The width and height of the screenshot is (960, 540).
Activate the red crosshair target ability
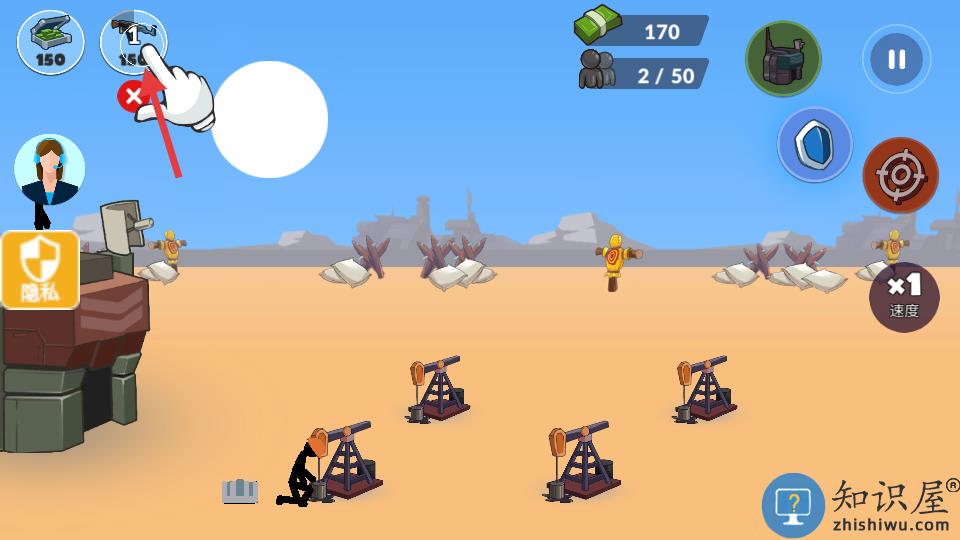(x=900, y=176)
